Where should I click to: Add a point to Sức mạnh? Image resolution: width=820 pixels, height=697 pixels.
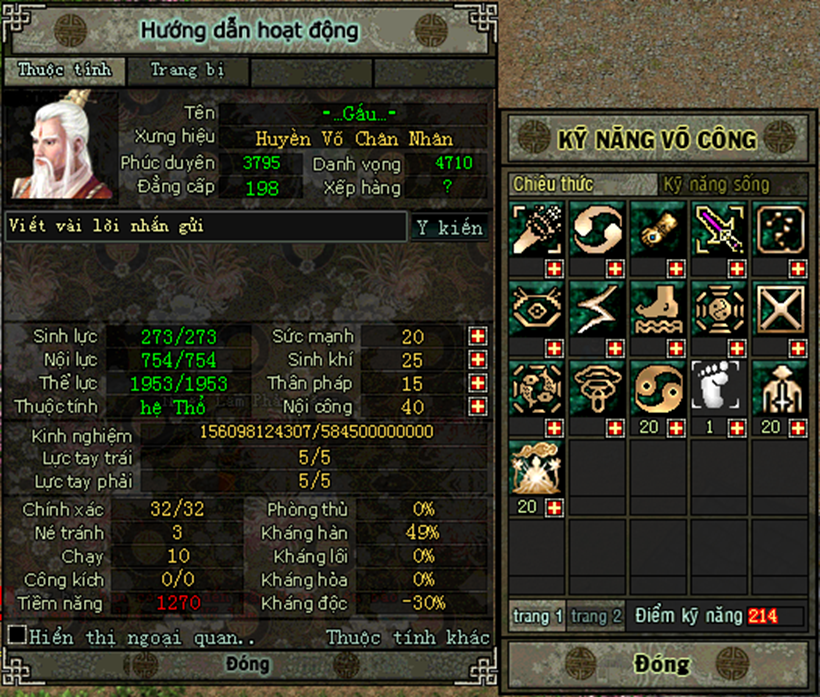478,337
